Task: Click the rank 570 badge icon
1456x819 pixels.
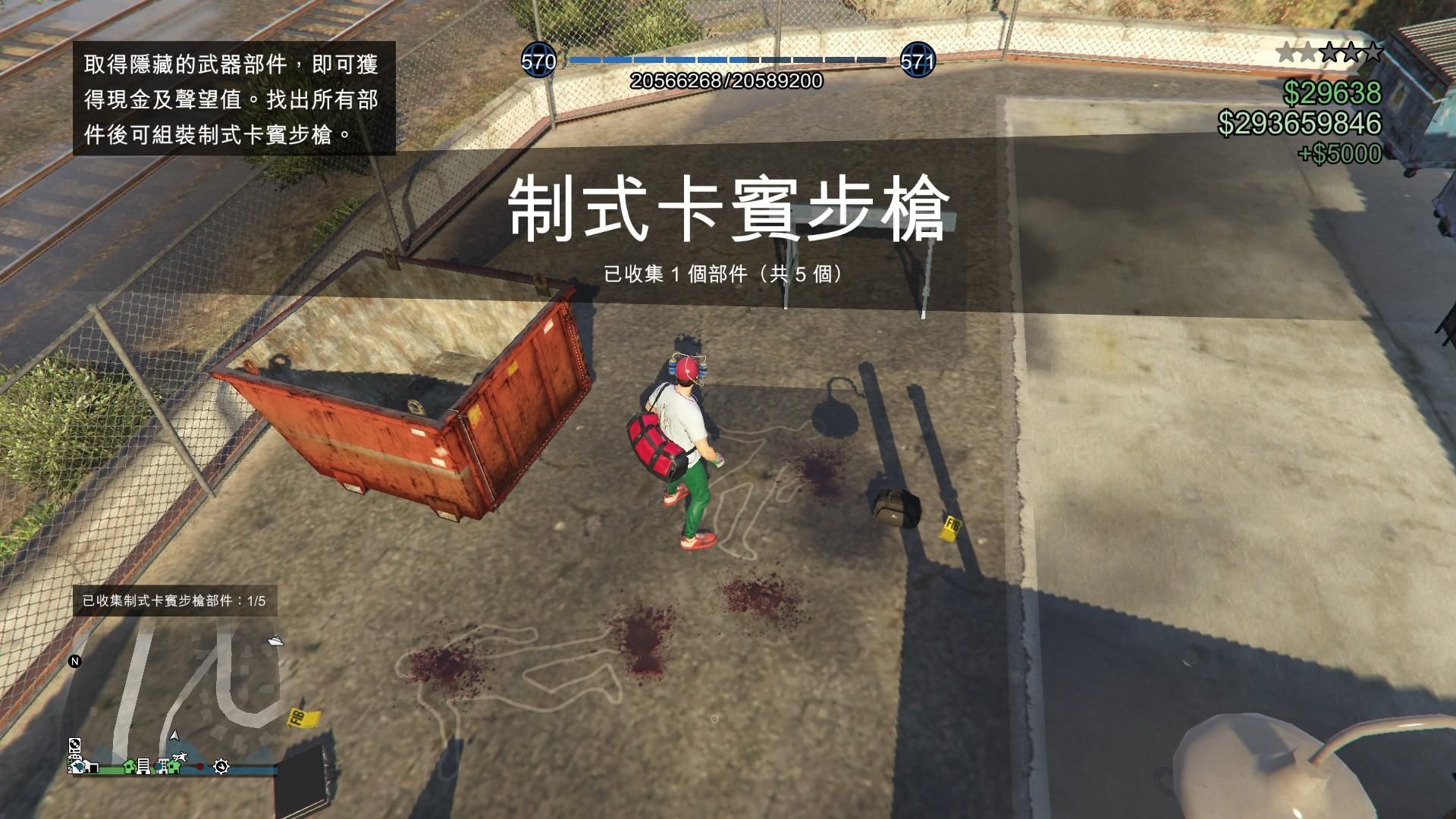Action: click(539, 59)
